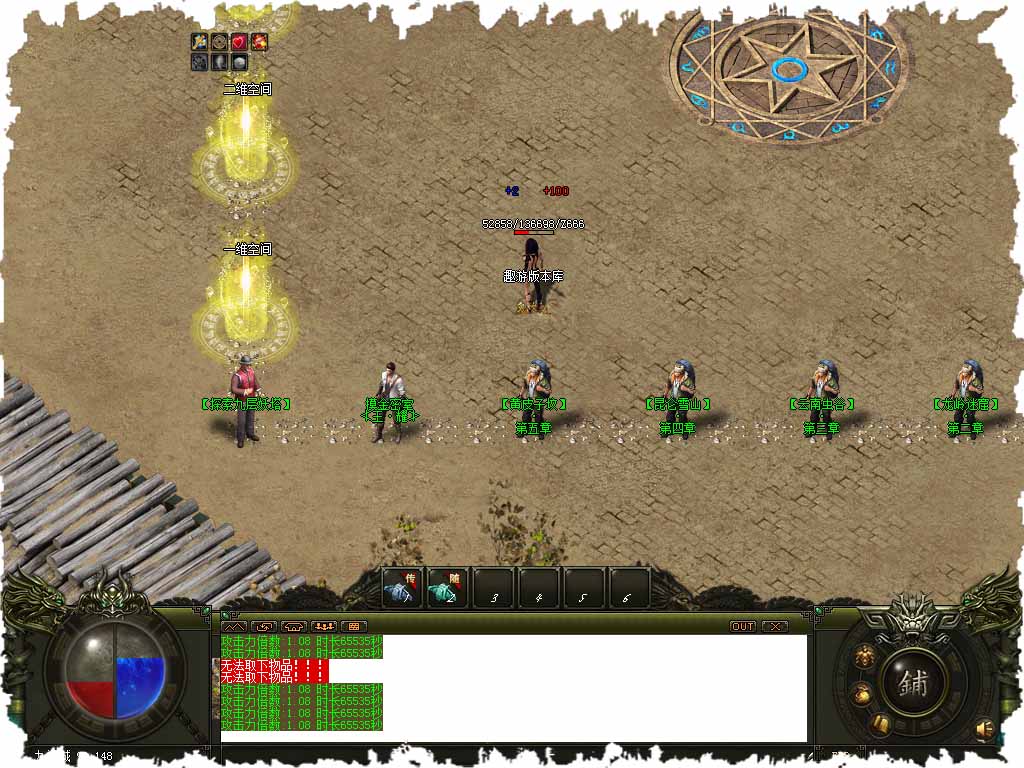Click the first chat toolbar button with mountain glyph

tap(236, 626)
